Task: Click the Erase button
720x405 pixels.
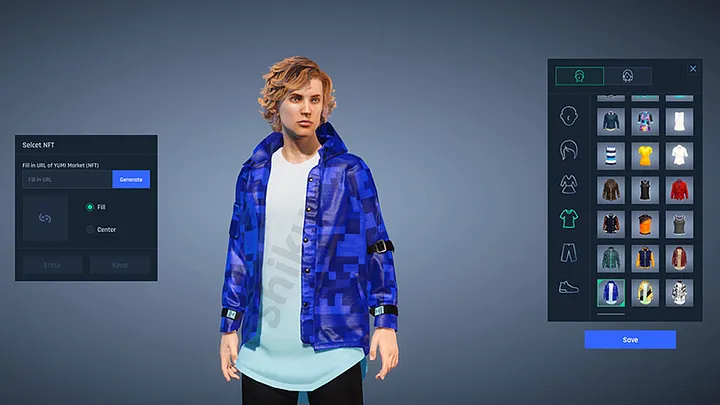Action: tap(52, 265)
